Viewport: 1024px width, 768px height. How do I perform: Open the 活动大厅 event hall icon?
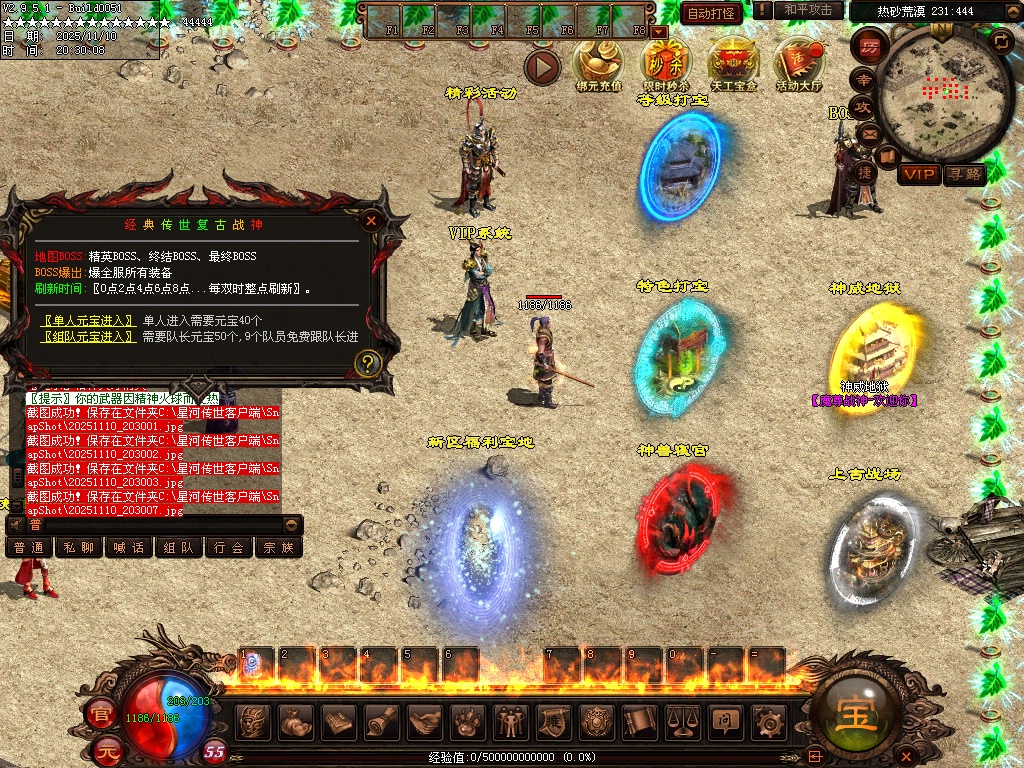click(799, 62)
